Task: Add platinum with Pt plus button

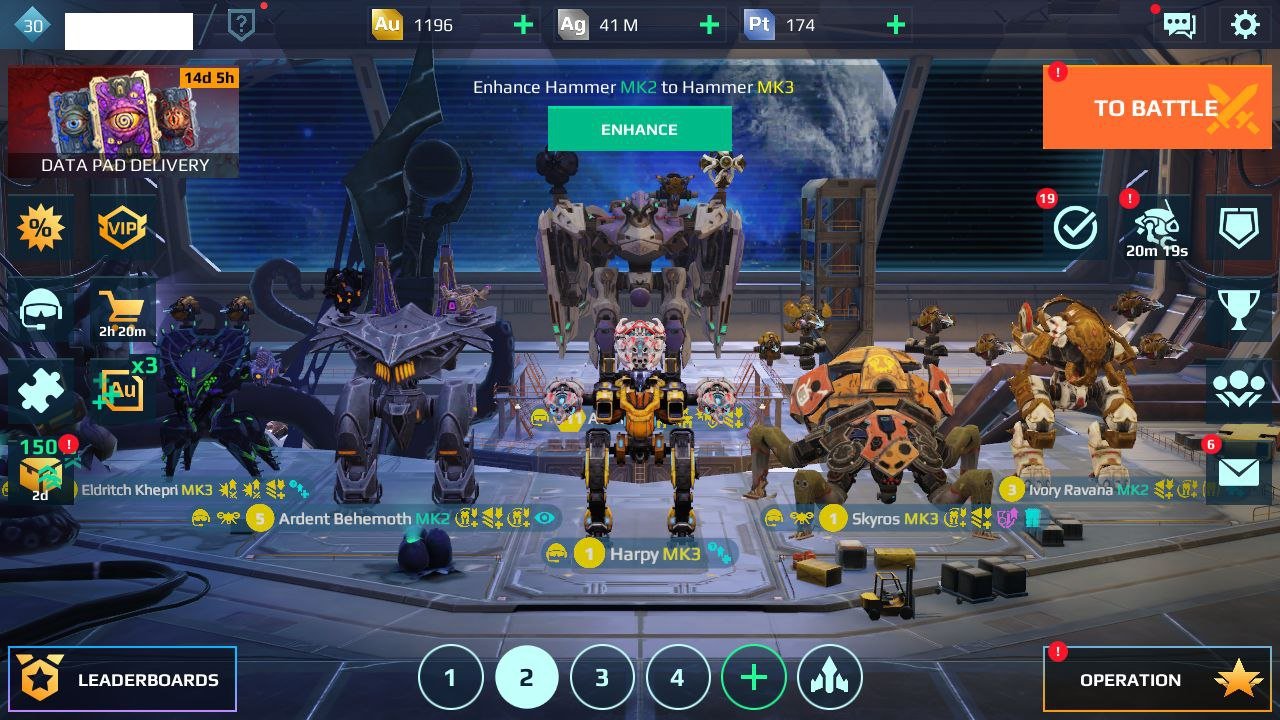Action: 896,25
